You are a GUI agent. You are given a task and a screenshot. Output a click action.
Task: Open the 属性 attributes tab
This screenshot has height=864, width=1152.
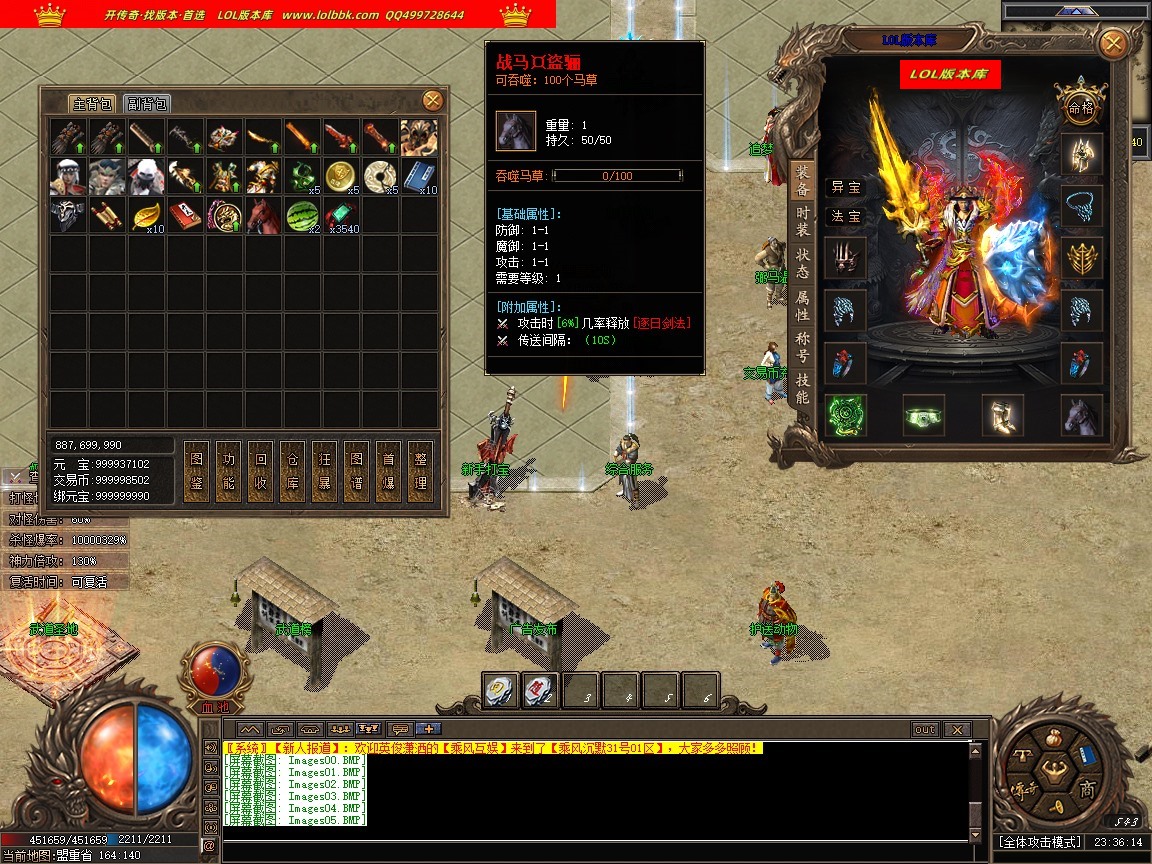[x=802, y=306]
